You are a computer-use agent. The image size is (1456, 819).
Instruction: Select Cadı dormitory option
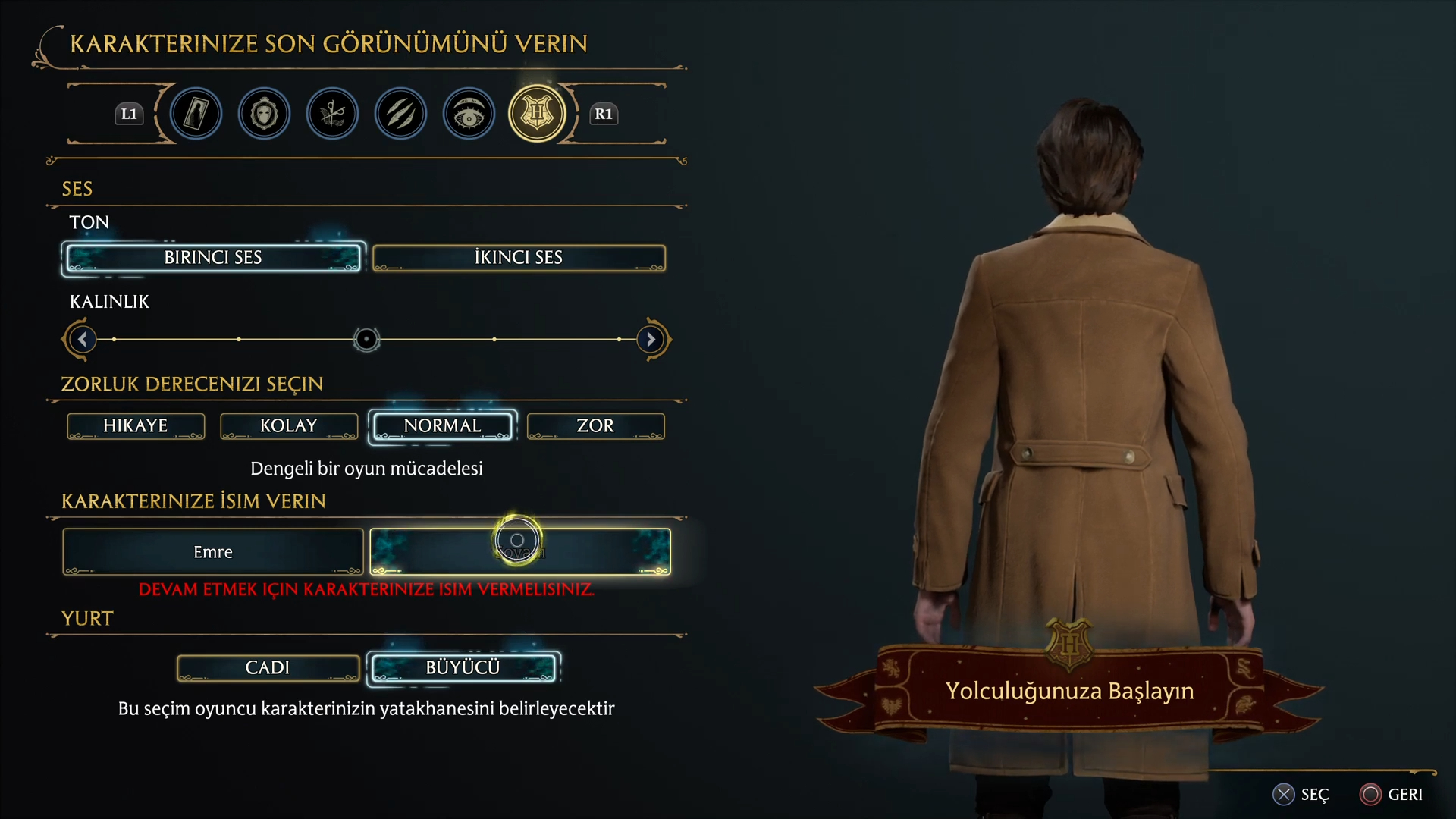pos(268,668)
